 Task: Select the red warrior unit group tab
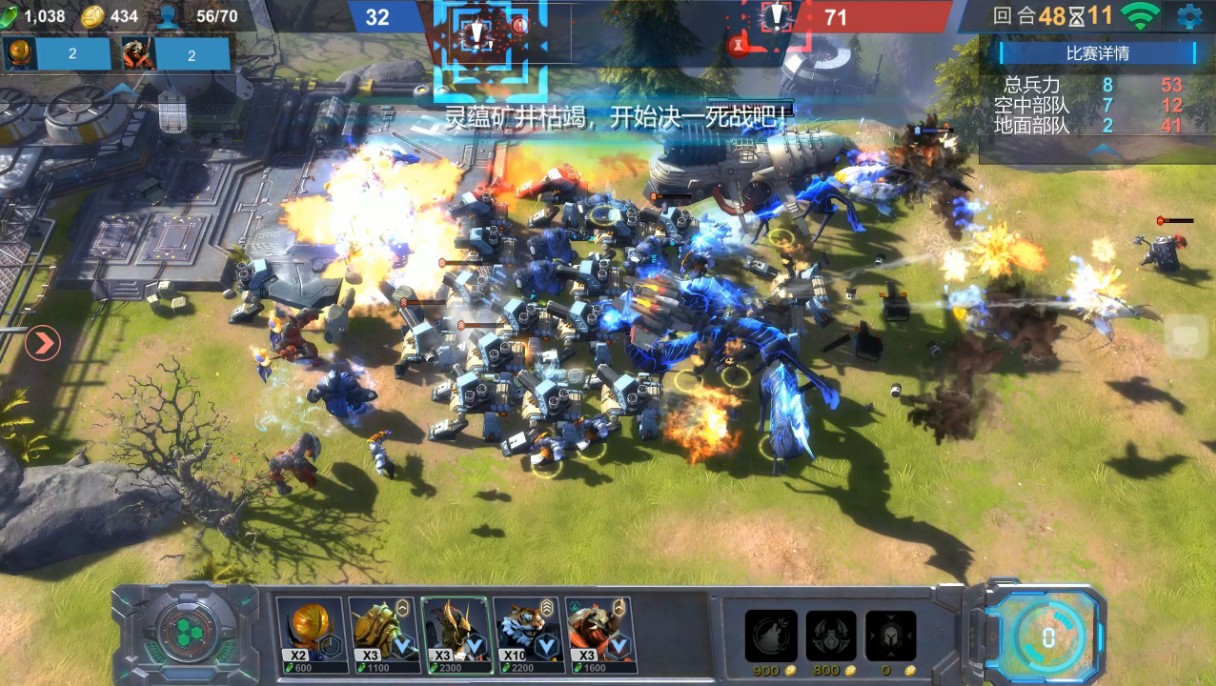[x=175, y=54]
